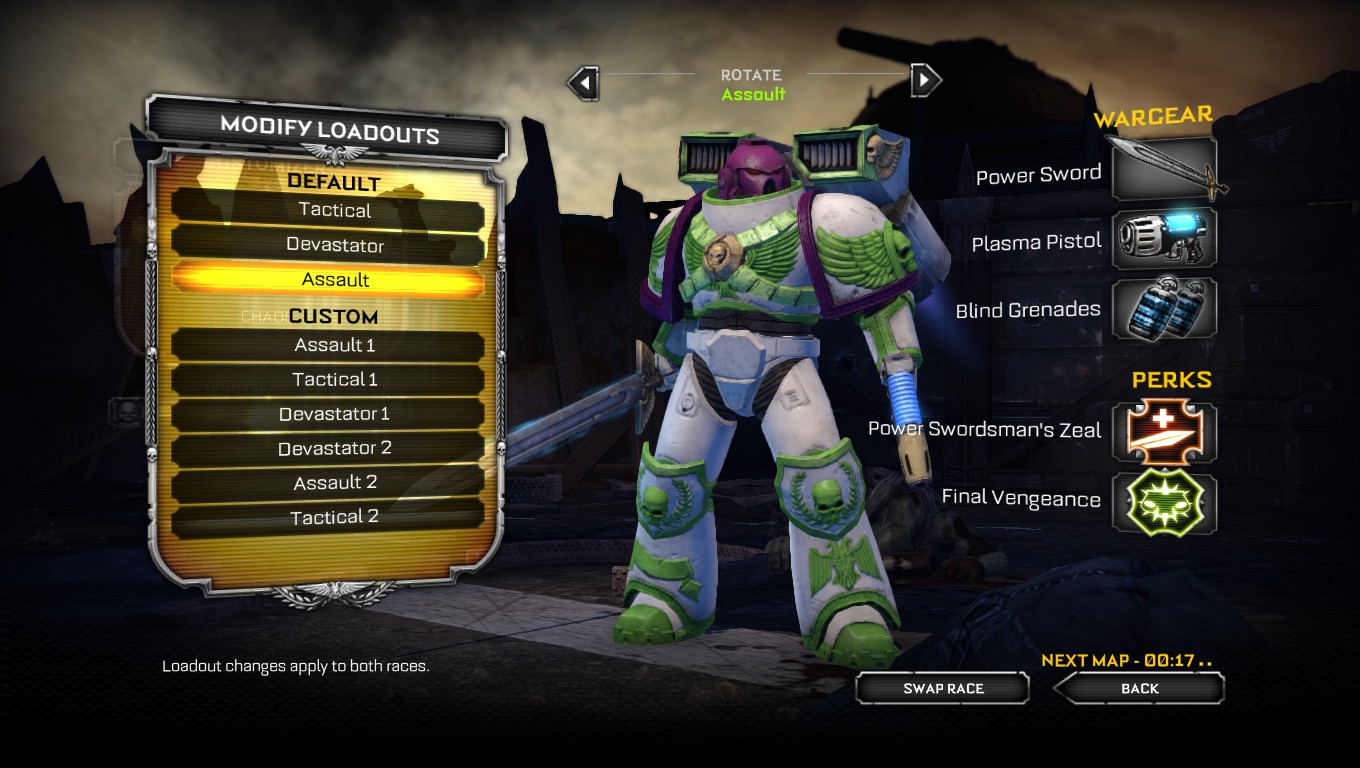Open the Assault 2 custom loadout
The width and height of the screenshot is (1360, 768).
click(x=335, y=483)
